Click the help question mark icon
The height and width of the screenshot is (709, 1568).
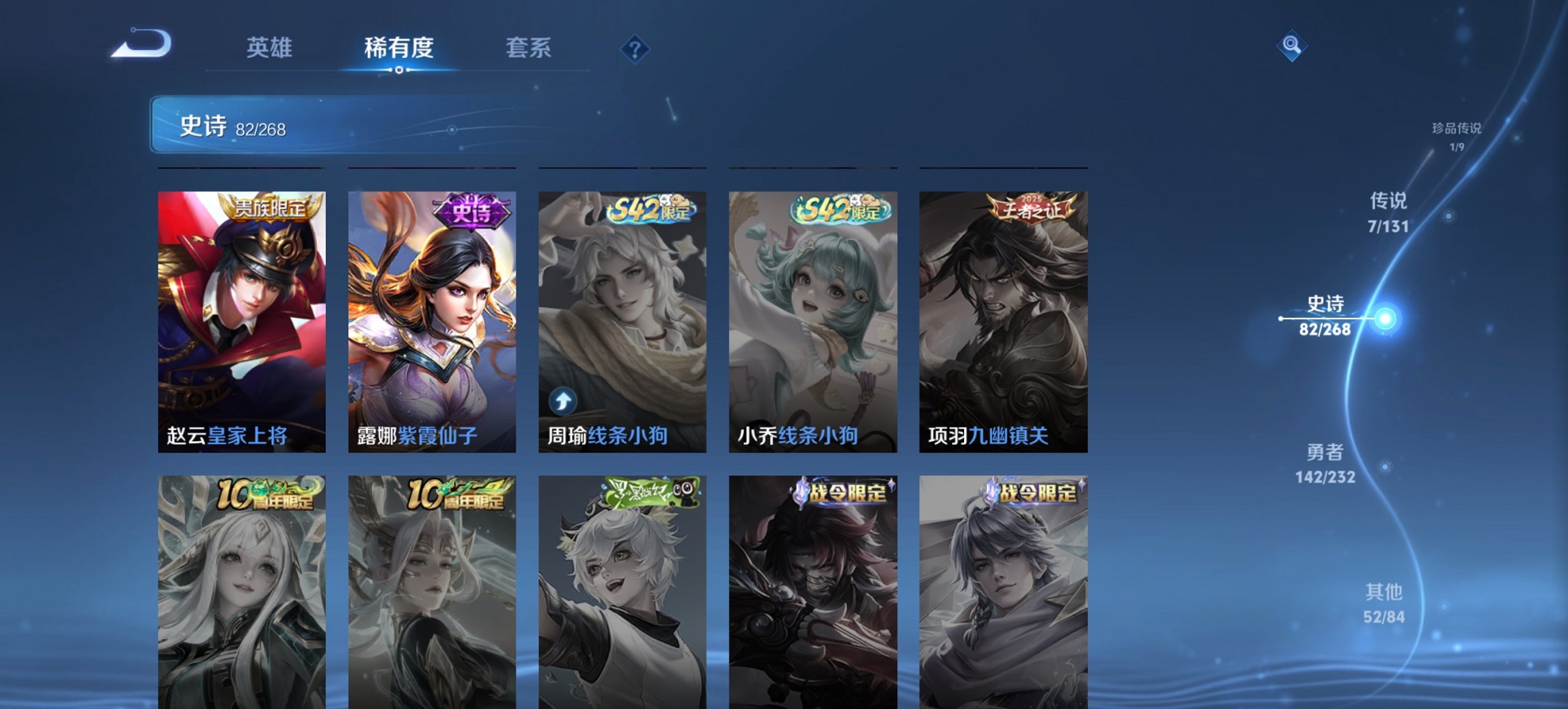coord(634,48)
